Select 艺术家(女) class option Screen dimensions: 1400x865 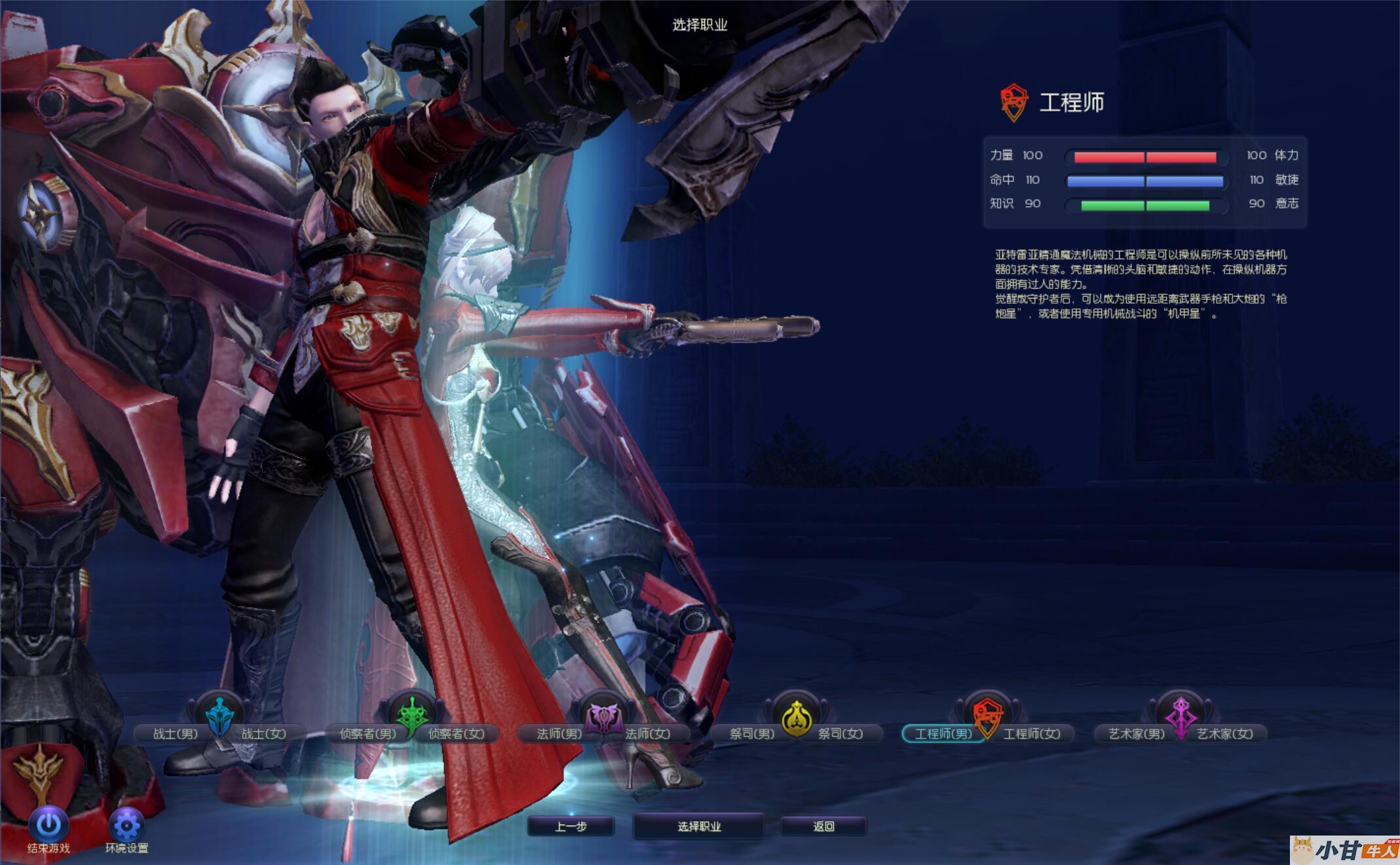[1225, 734]
